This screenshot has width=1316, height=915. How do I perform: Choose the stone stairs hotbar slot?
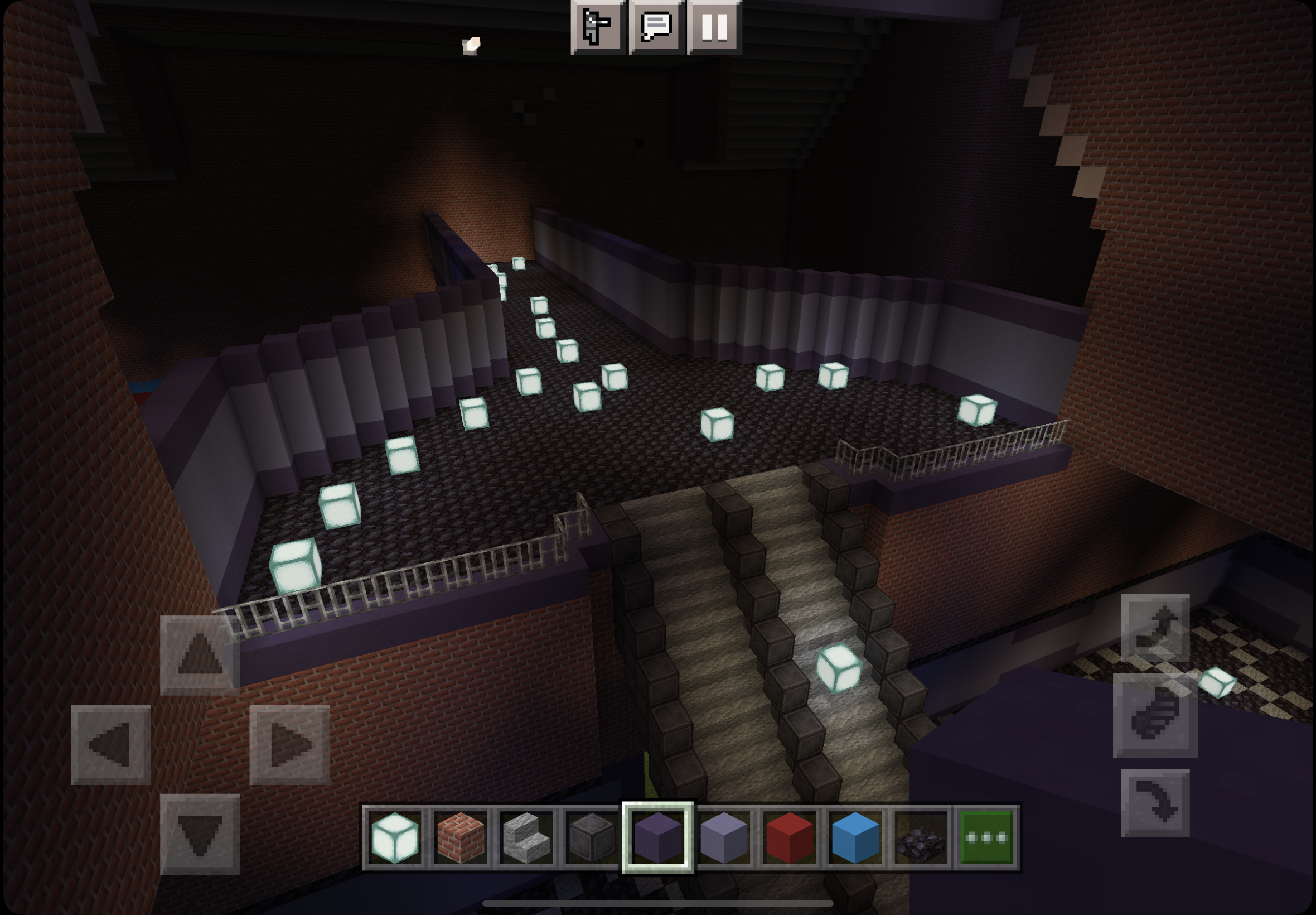[526, 837]
